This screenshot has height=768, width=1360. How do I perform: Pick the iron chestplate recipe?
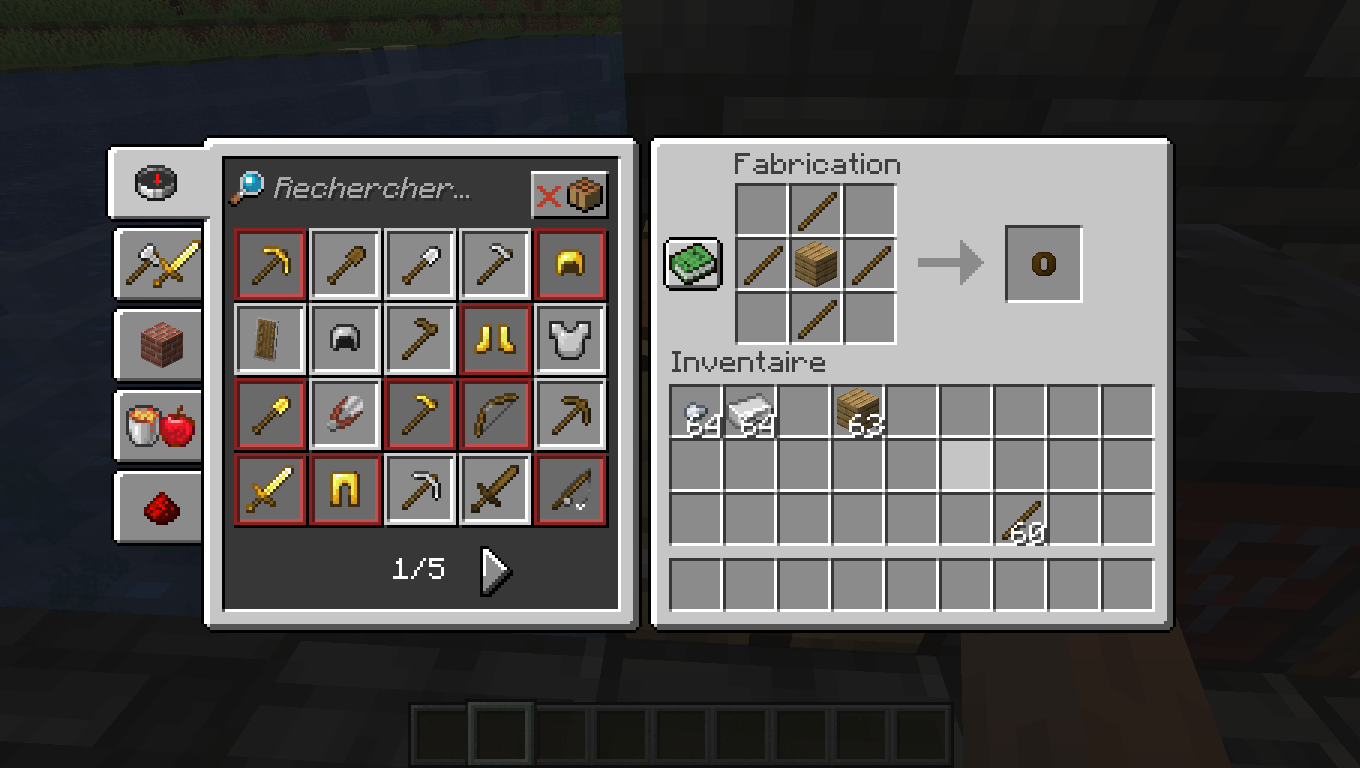tap(569, 338)
